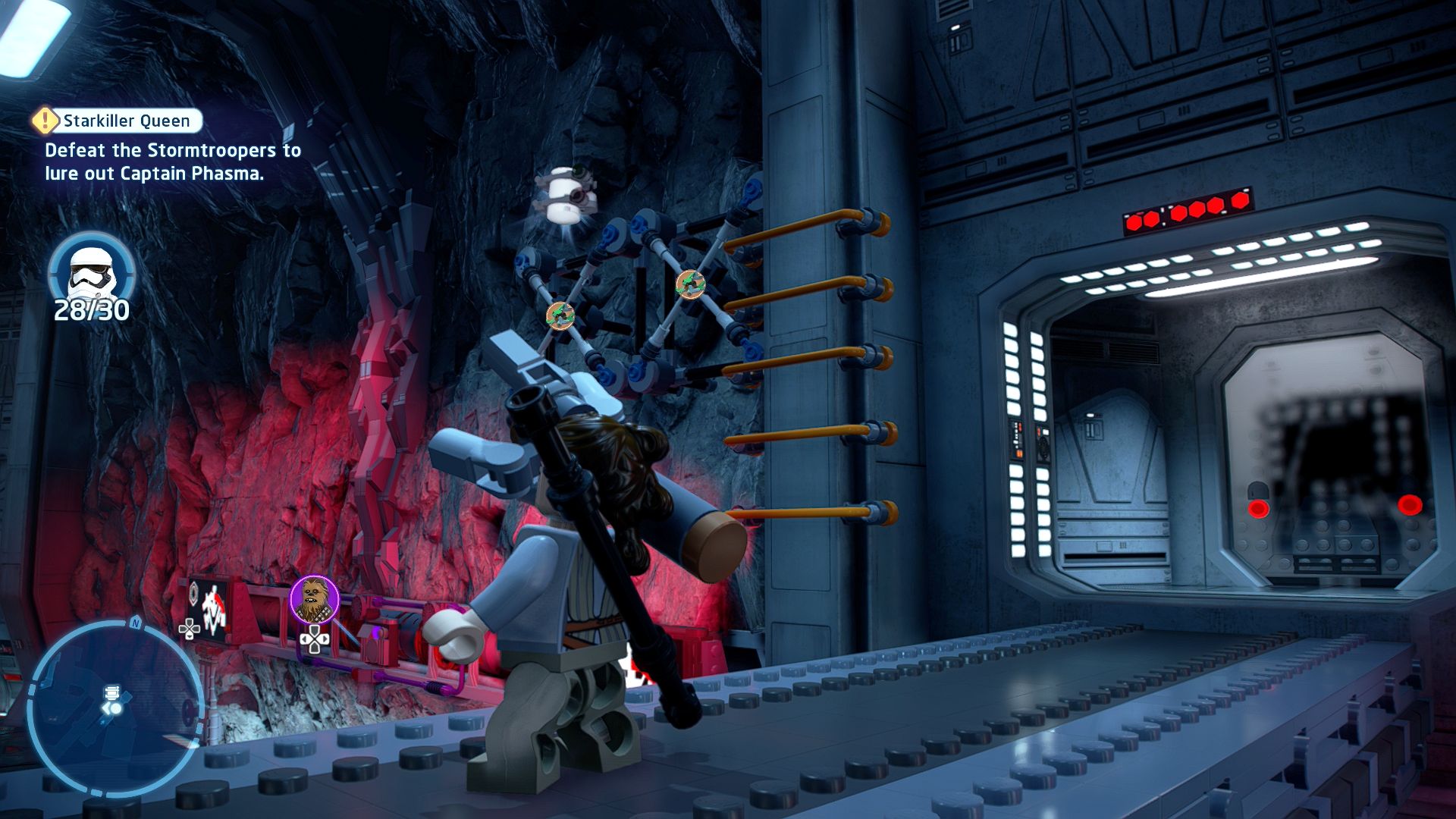Image resolution: width=1456 pixels, height=819 pixels.
Task: Select the yellow exclamation quest marker
Action: [x=45, y=120]
